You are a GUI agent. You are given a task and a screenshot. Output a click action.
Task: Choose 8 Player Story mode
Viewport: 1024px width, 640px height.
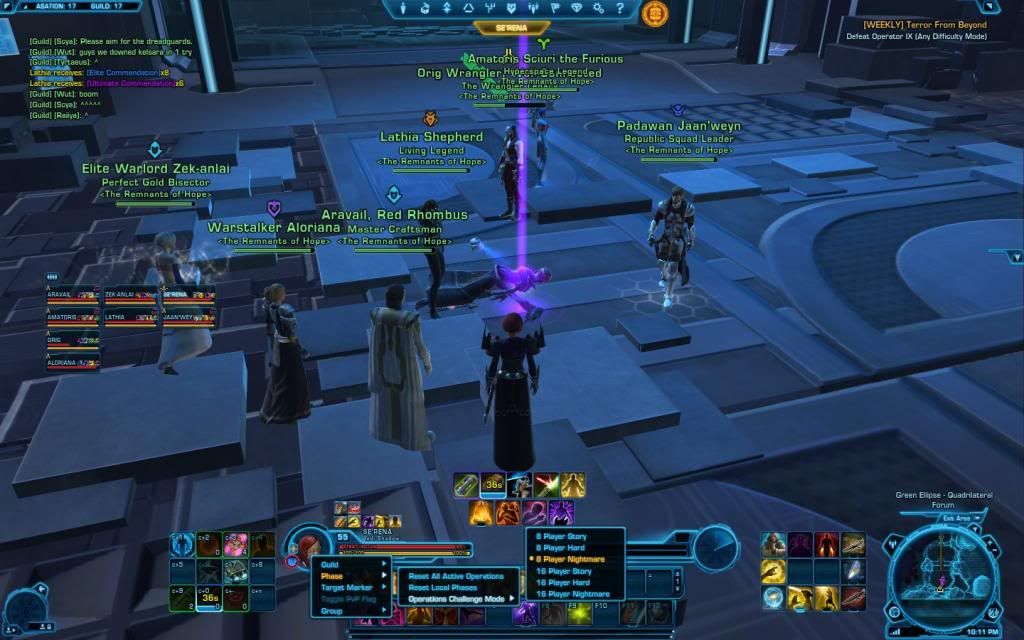561,536
